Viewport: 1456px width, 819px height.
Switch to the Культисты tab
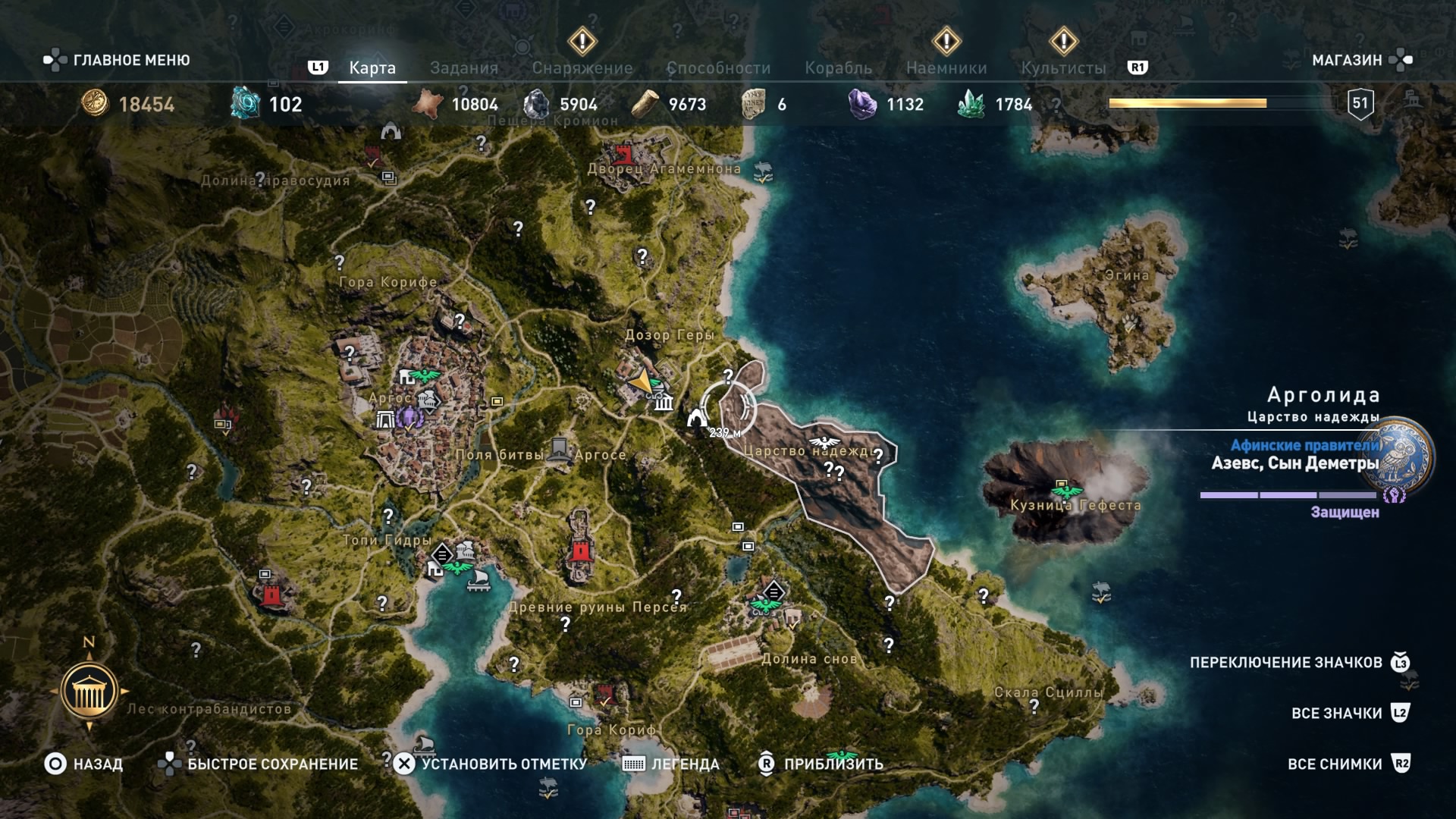coord(1063,68)
